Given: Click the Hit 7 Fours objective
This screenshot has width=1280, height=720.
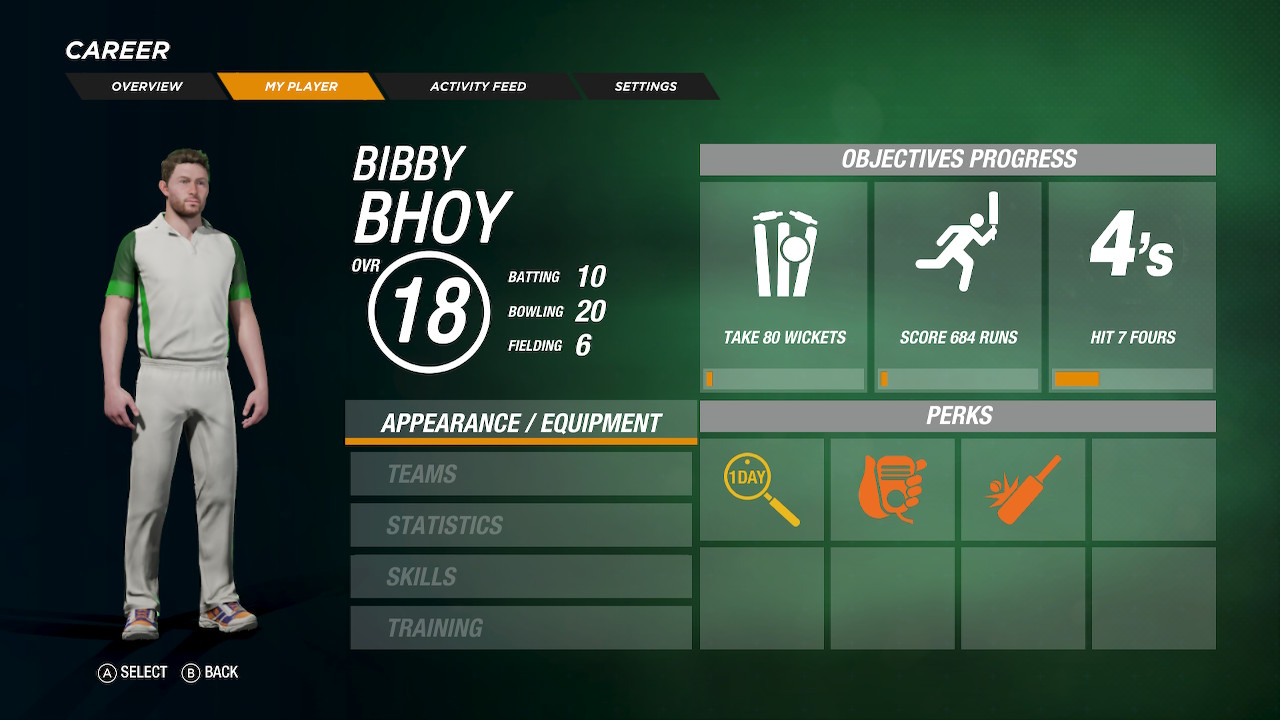Looking at the screenshot, I should click(1132, 286).
